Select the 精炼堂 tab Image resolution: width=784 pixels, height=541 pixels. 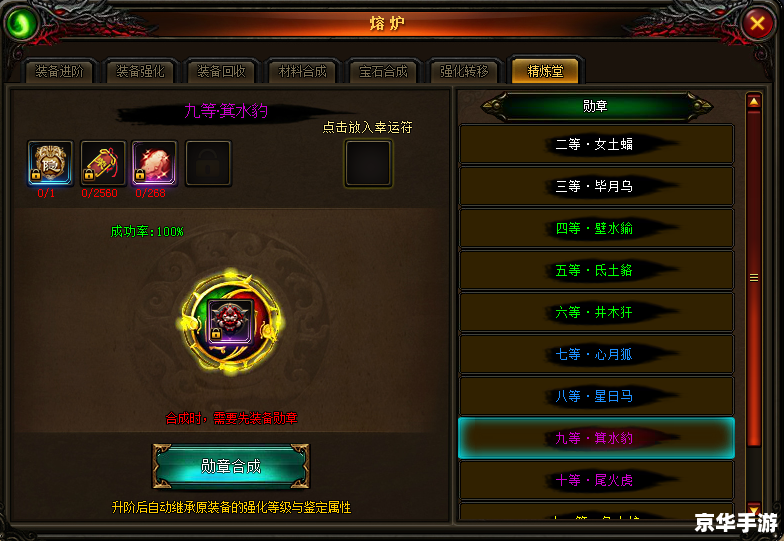545,70
